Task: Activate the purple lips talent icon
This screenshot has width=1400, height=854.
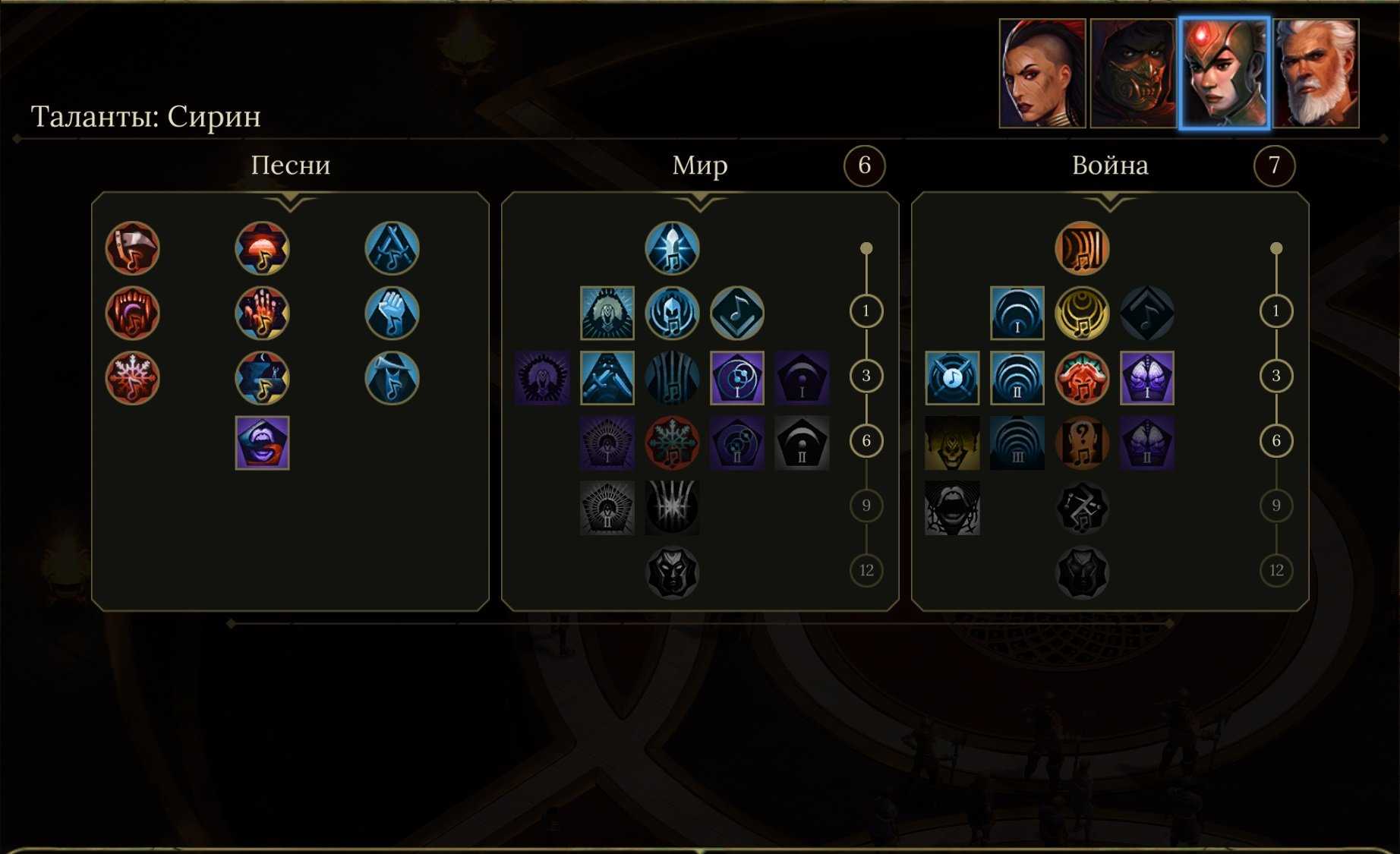Action: point(263,443)
